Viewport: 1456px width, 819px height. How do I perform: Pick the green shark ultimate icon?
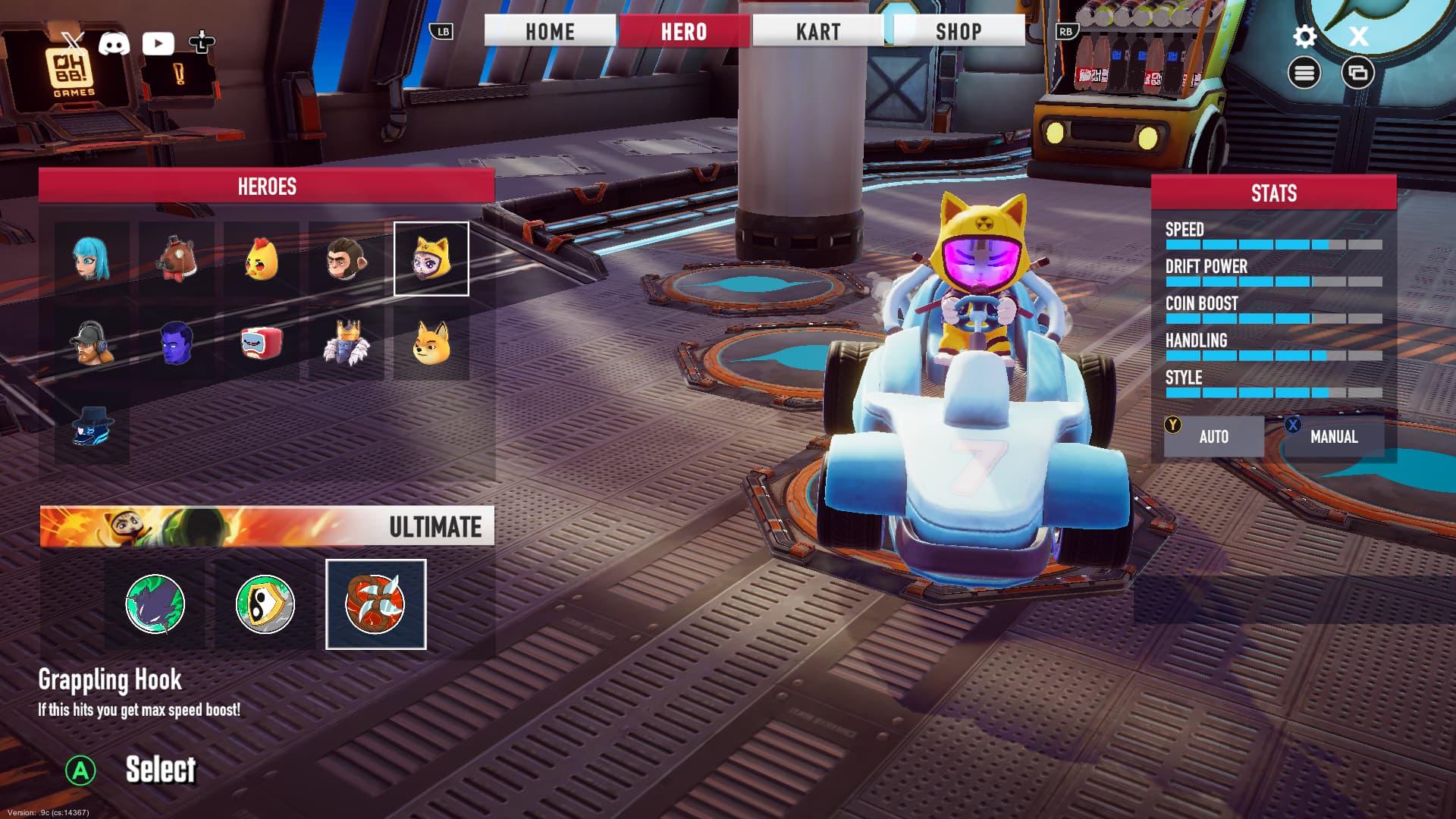tap(155, 604)
